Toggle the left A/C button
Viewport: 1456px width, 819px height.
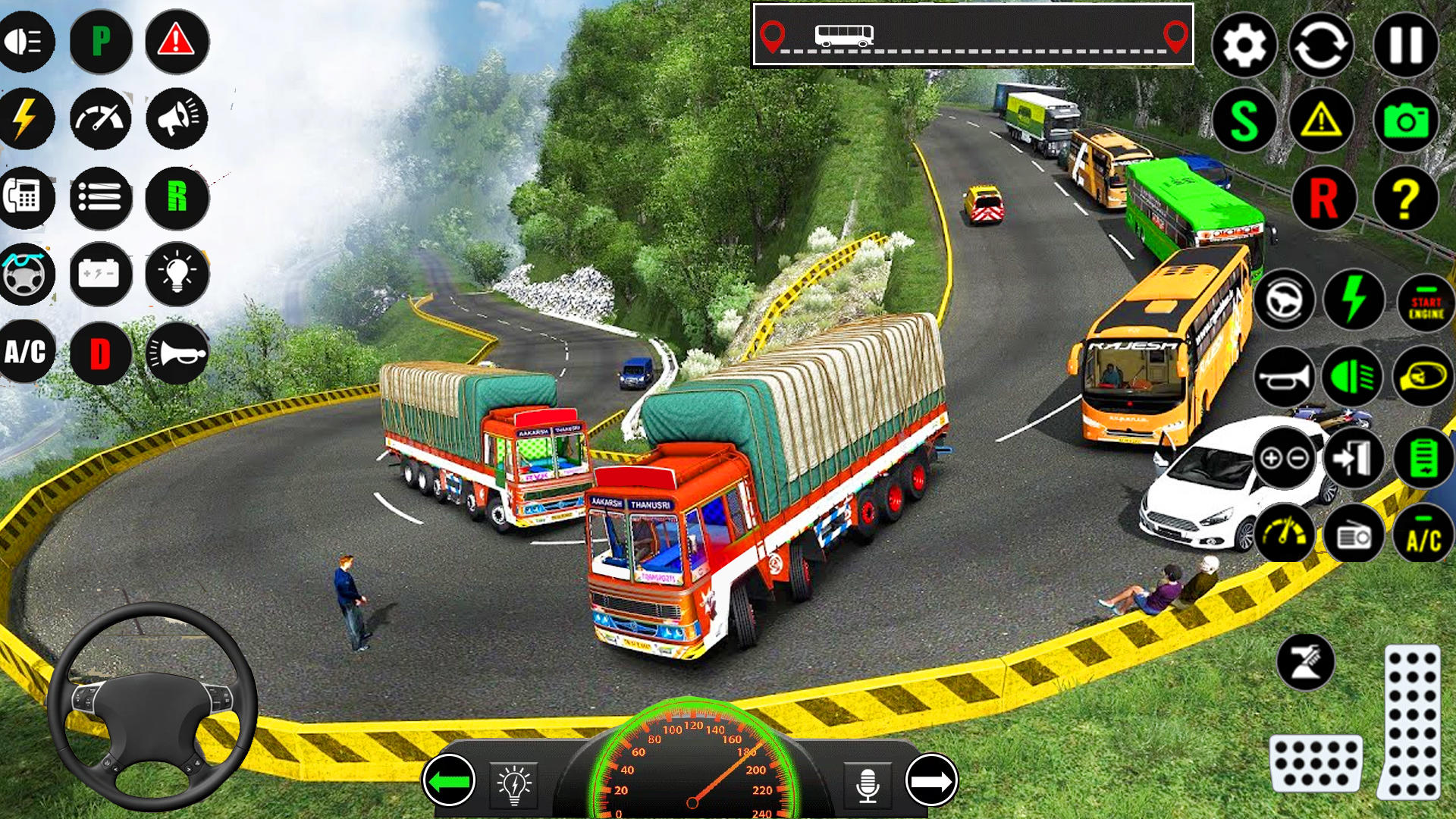[x=26, y=352]
